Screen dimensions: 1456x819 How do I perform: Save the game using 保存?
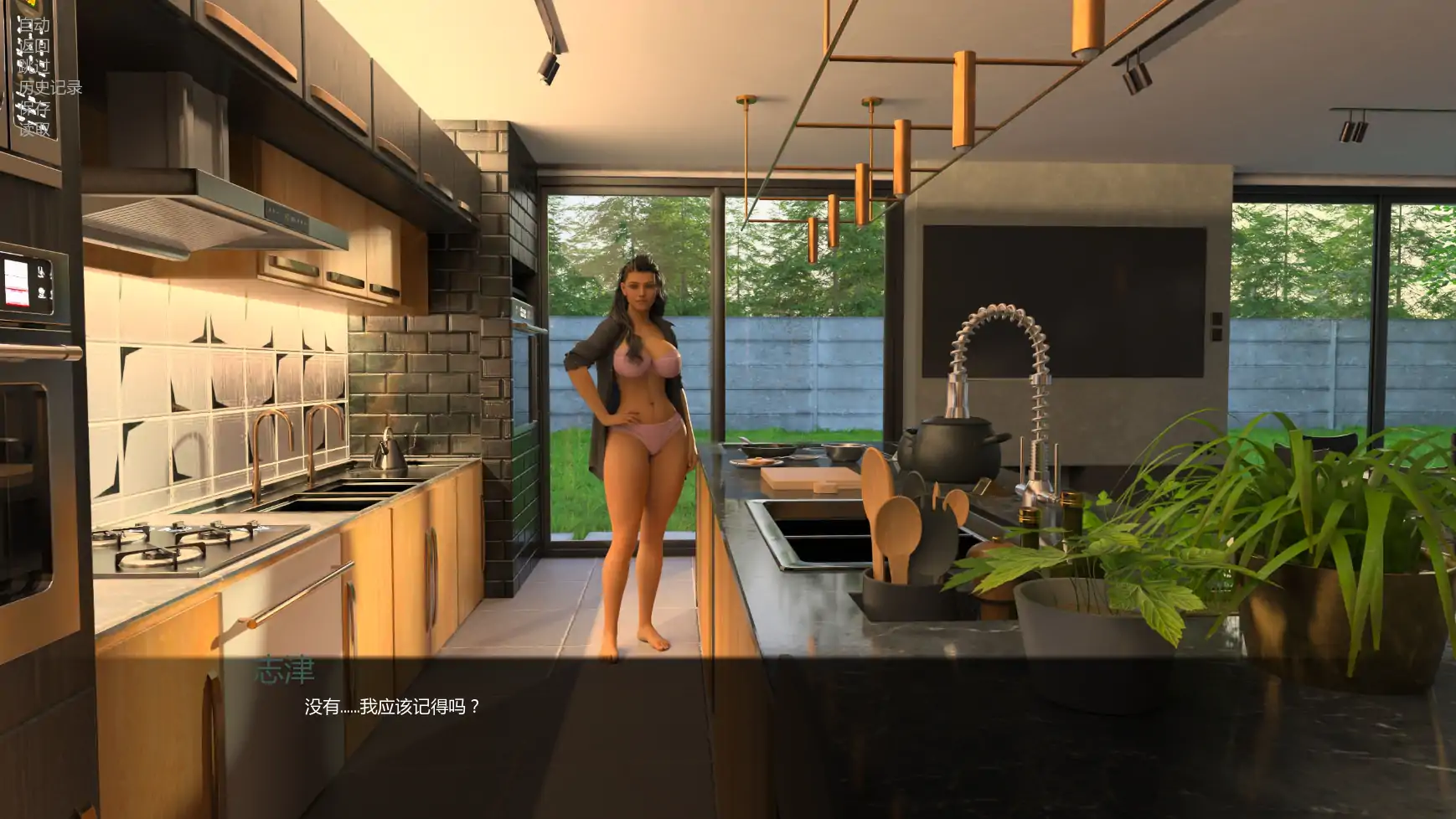click(34, 107)
